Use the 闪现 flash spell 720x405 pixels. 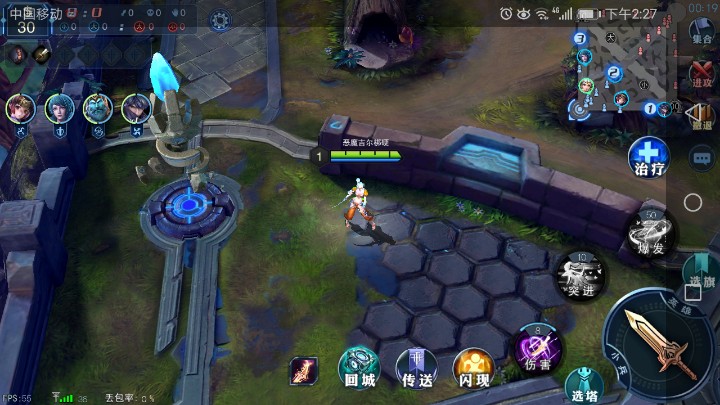coord(473,367)
